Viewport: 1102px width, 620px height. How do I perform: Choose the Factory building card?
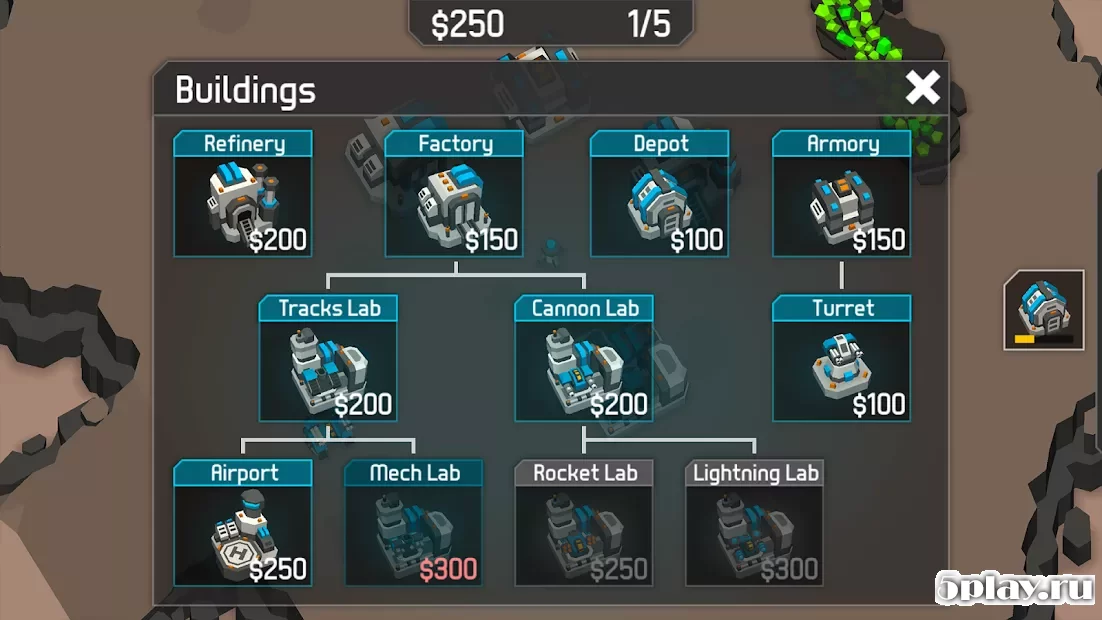455,194
